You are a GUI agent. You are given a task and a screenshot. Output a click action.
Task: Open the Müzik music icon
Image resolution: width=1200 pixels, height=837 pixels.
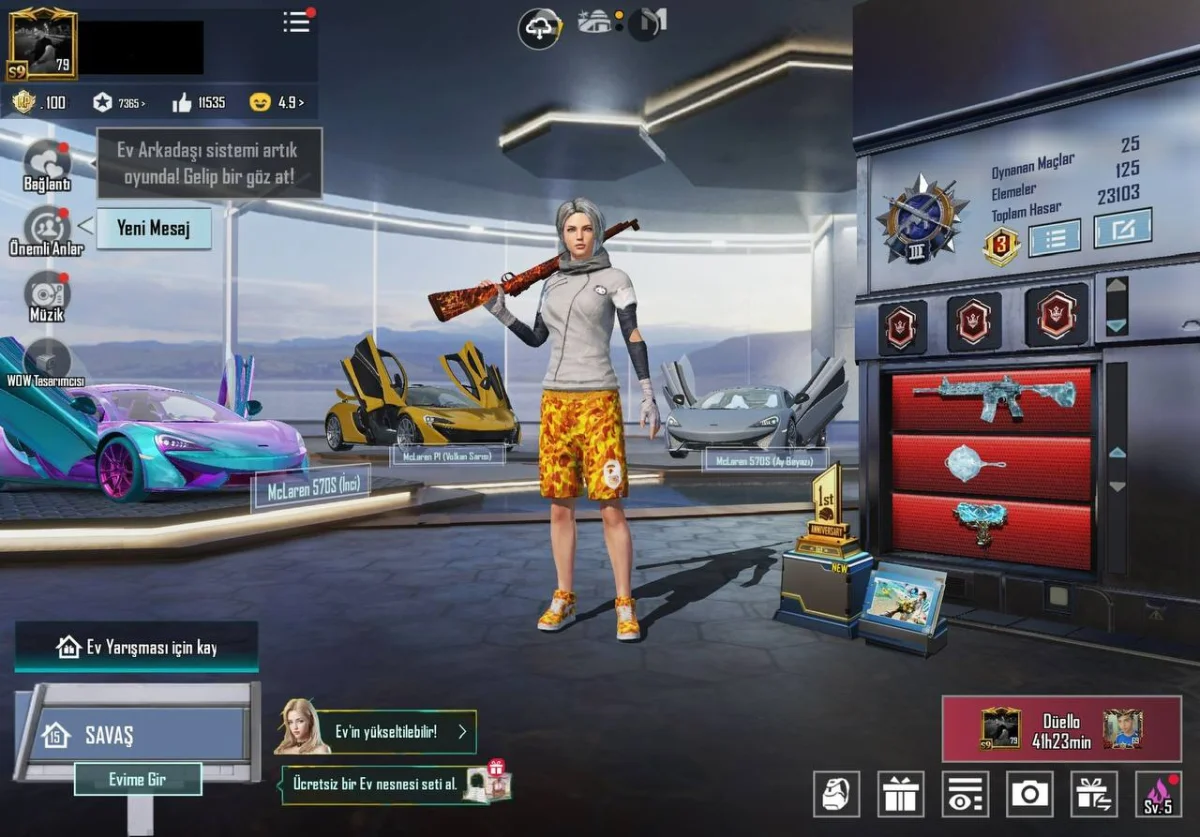pos(47,293)
